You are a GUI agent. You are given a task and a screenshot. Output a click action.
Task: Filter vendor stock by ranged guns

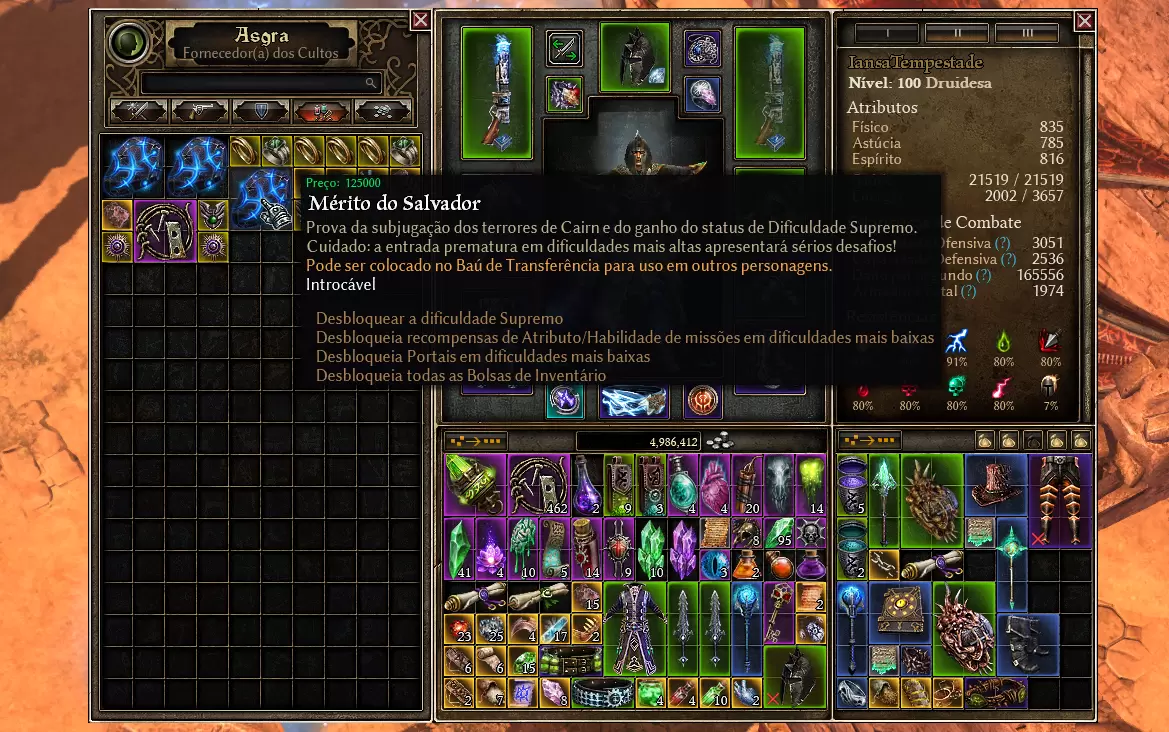pyautogui.click(x=199, y=110)
